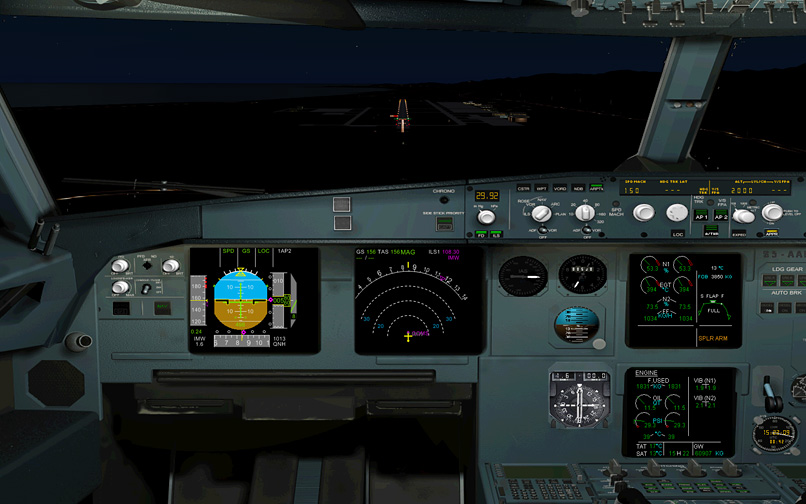Toggle the FD flight director button
806x504 pixels.
(480, 235)
